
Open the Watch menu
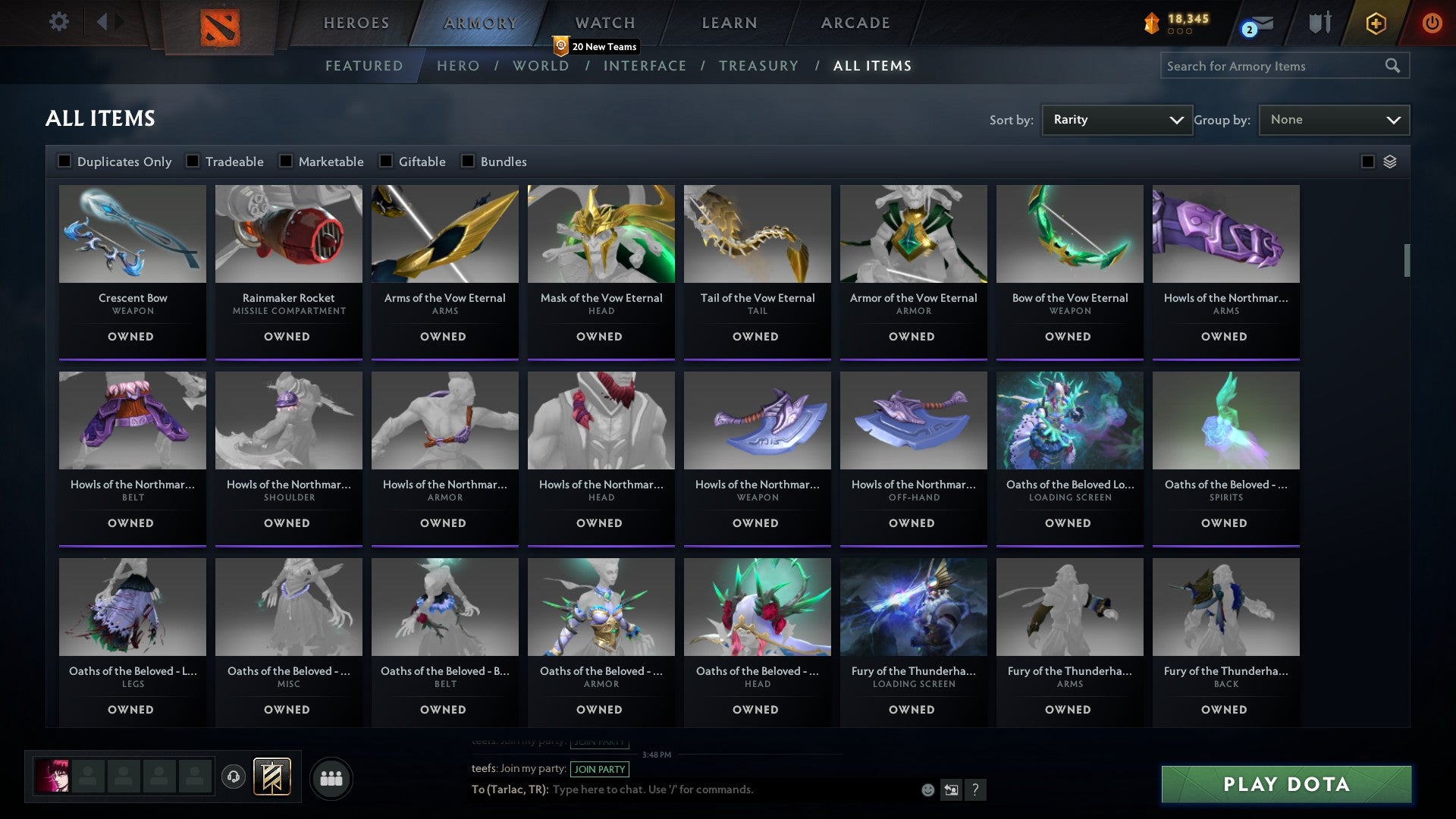(x=603, y=23)
